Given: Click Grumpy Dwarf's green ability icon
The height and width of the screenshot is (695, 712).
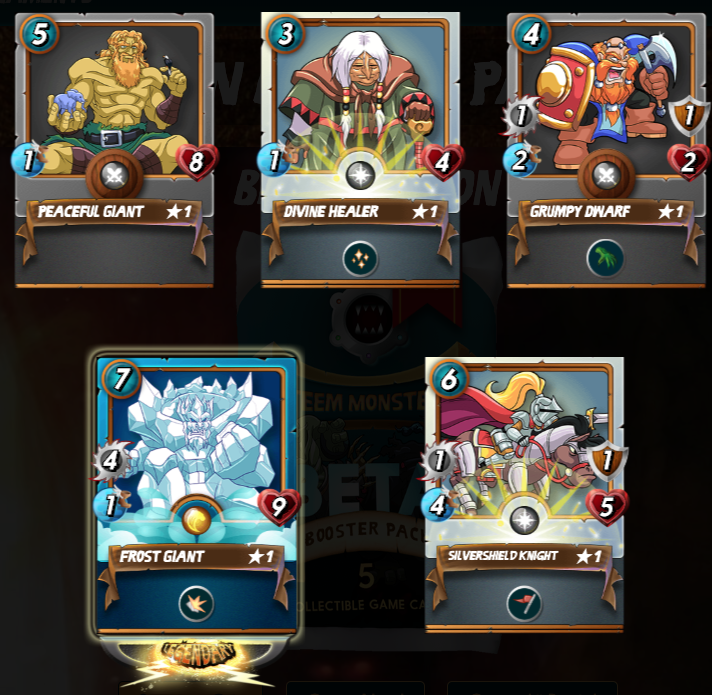Looking at the screenshot, I should point(605,259).
